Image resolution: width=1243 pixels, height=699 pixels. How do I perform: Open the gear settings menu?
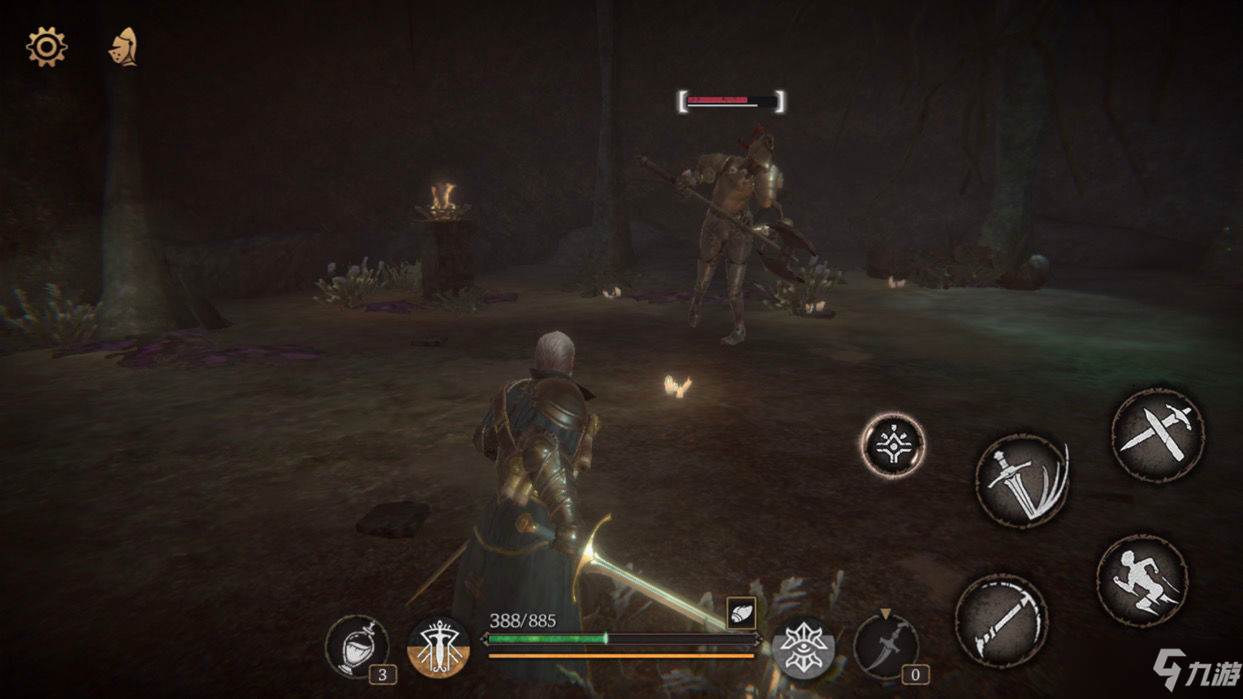(46, 47)
